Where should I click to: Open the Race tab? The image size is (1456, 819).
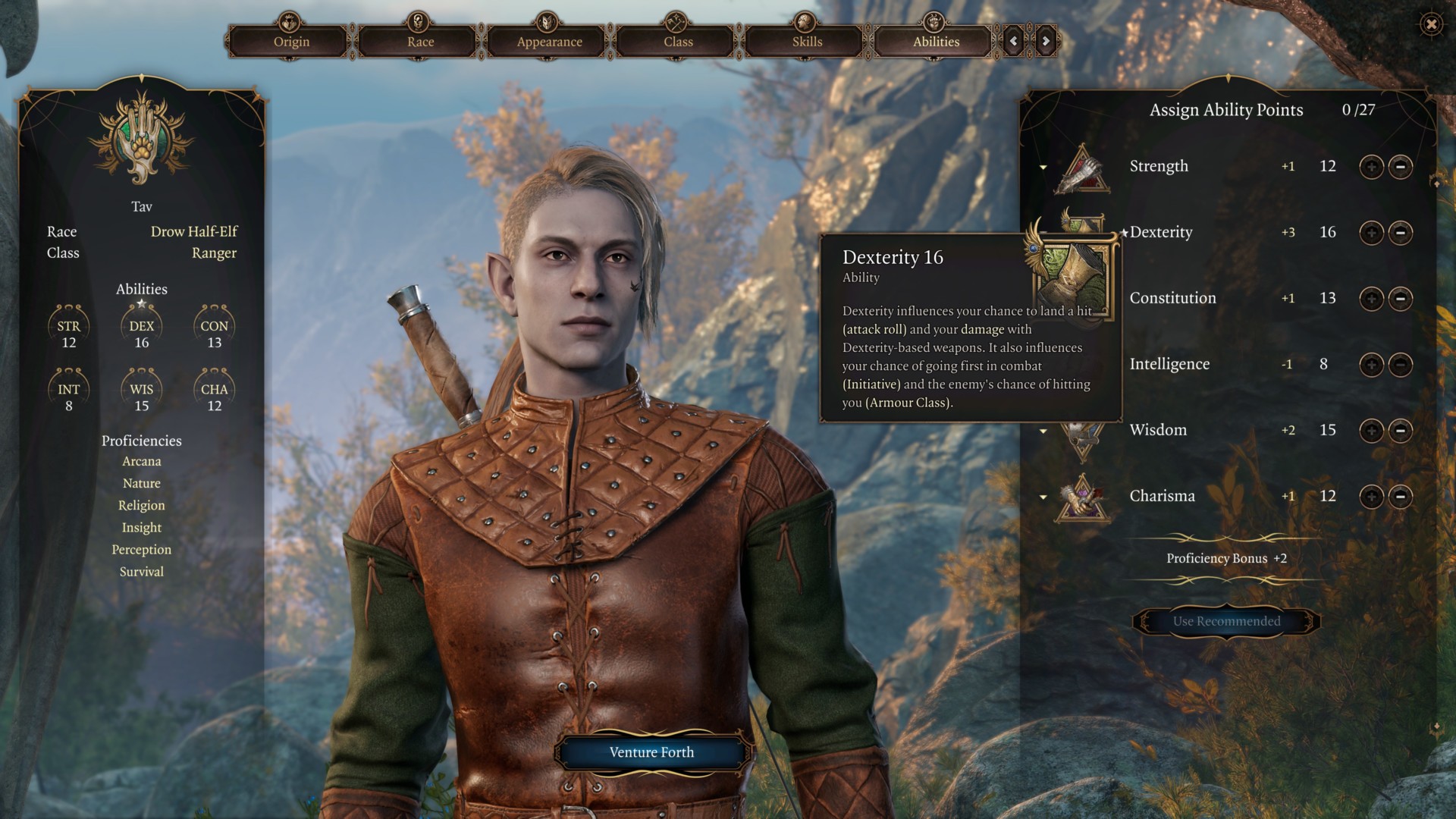[420, 42]
